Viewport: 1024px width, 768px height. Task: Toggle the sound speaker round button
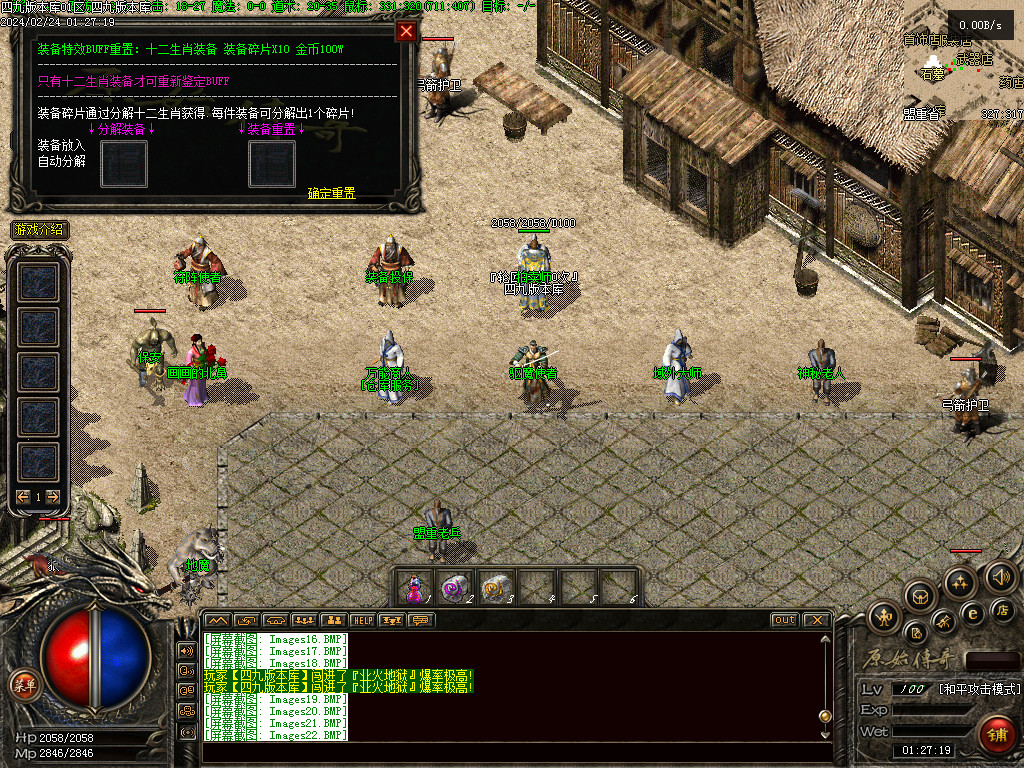tap(1000, 576)
